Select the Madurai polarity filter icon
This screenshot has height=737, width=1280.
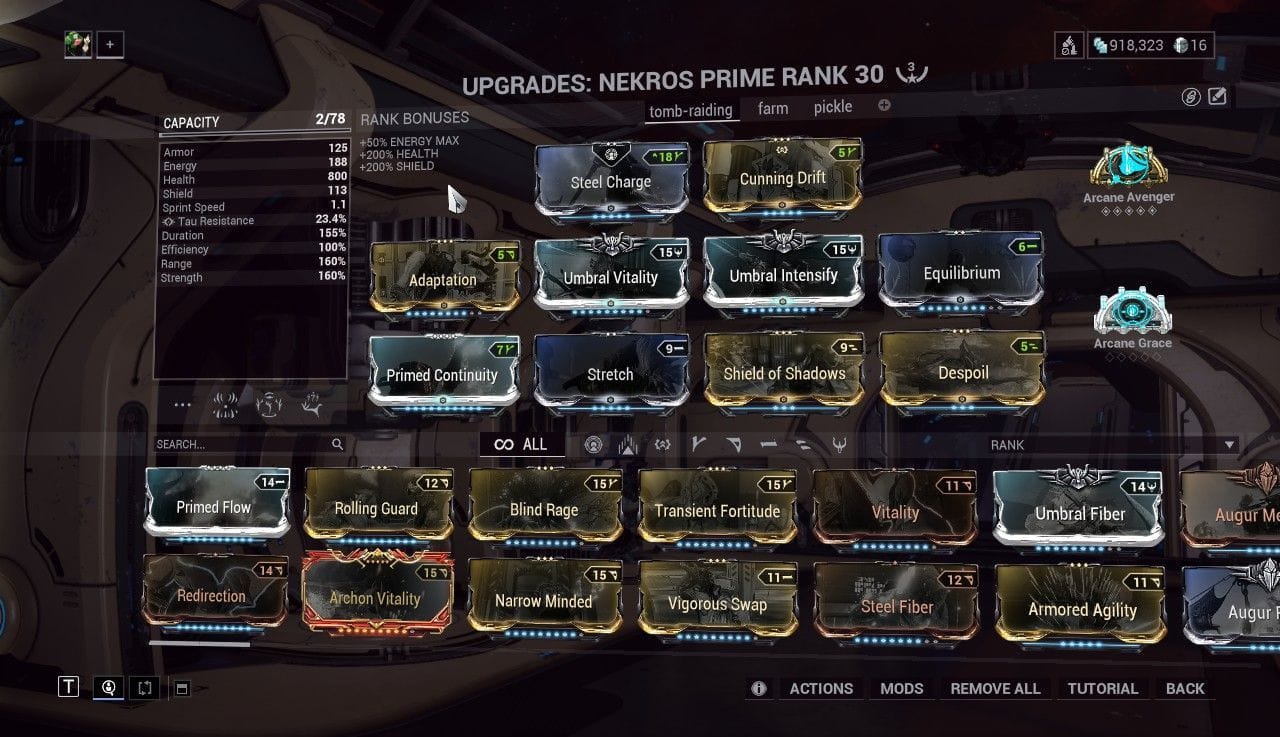[x=697, y=444]
